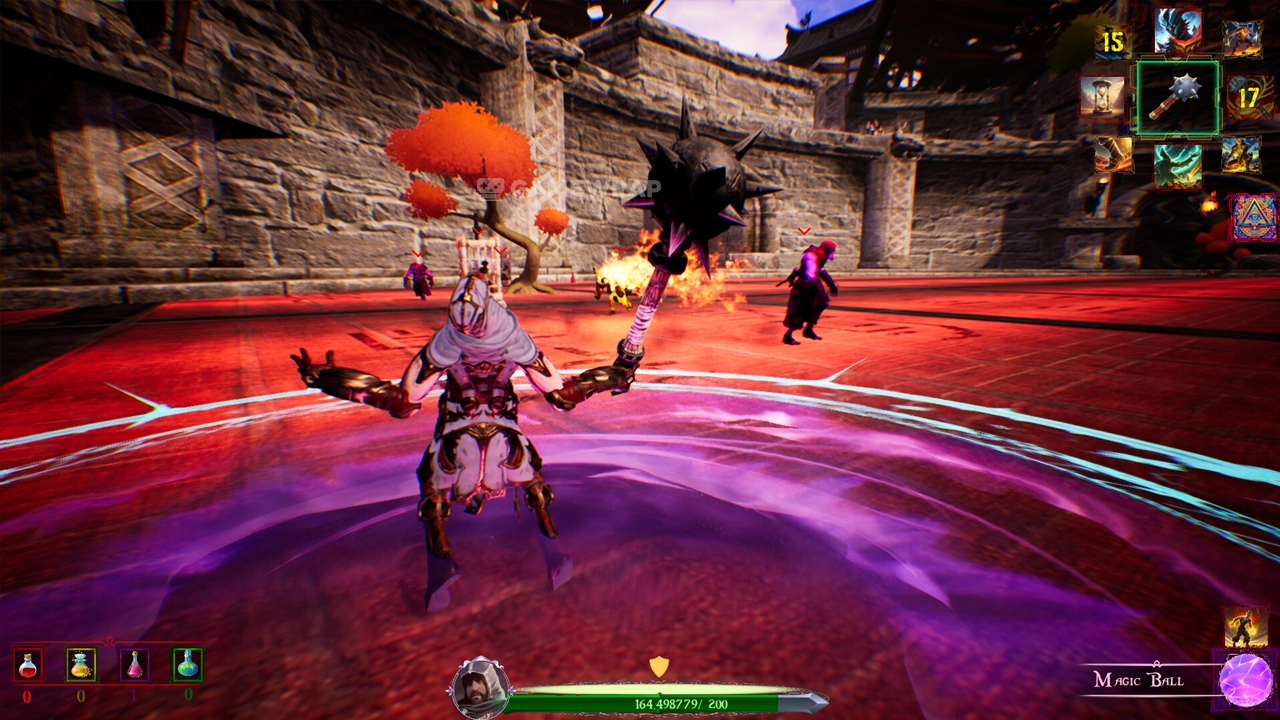Open the pyramid eye emblem icon
This screenshot has height=720, width=1280.
click(x=1253, y=217)
